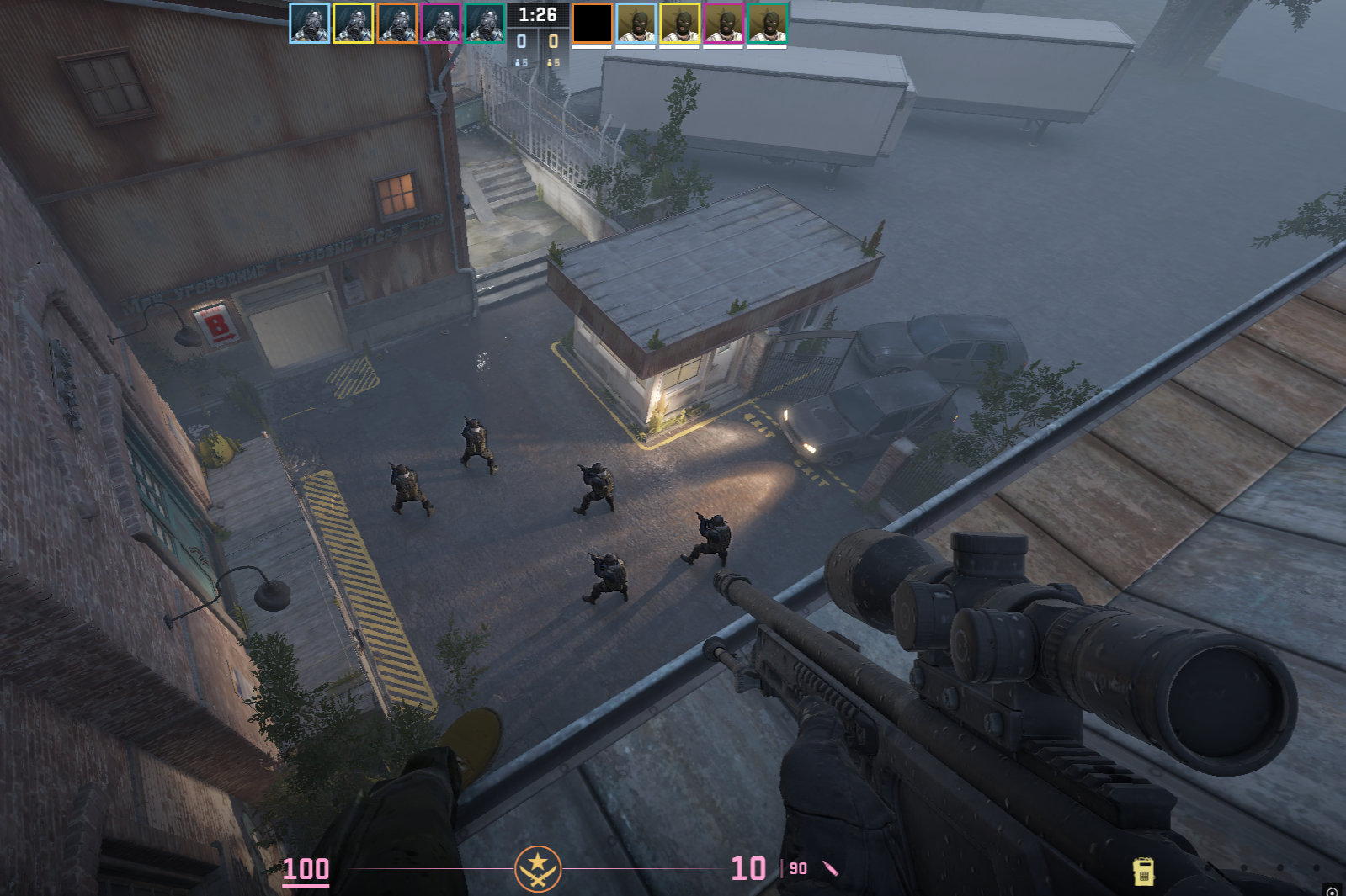Click the yellow C4 bomb icon

(x=1143, y=872)
